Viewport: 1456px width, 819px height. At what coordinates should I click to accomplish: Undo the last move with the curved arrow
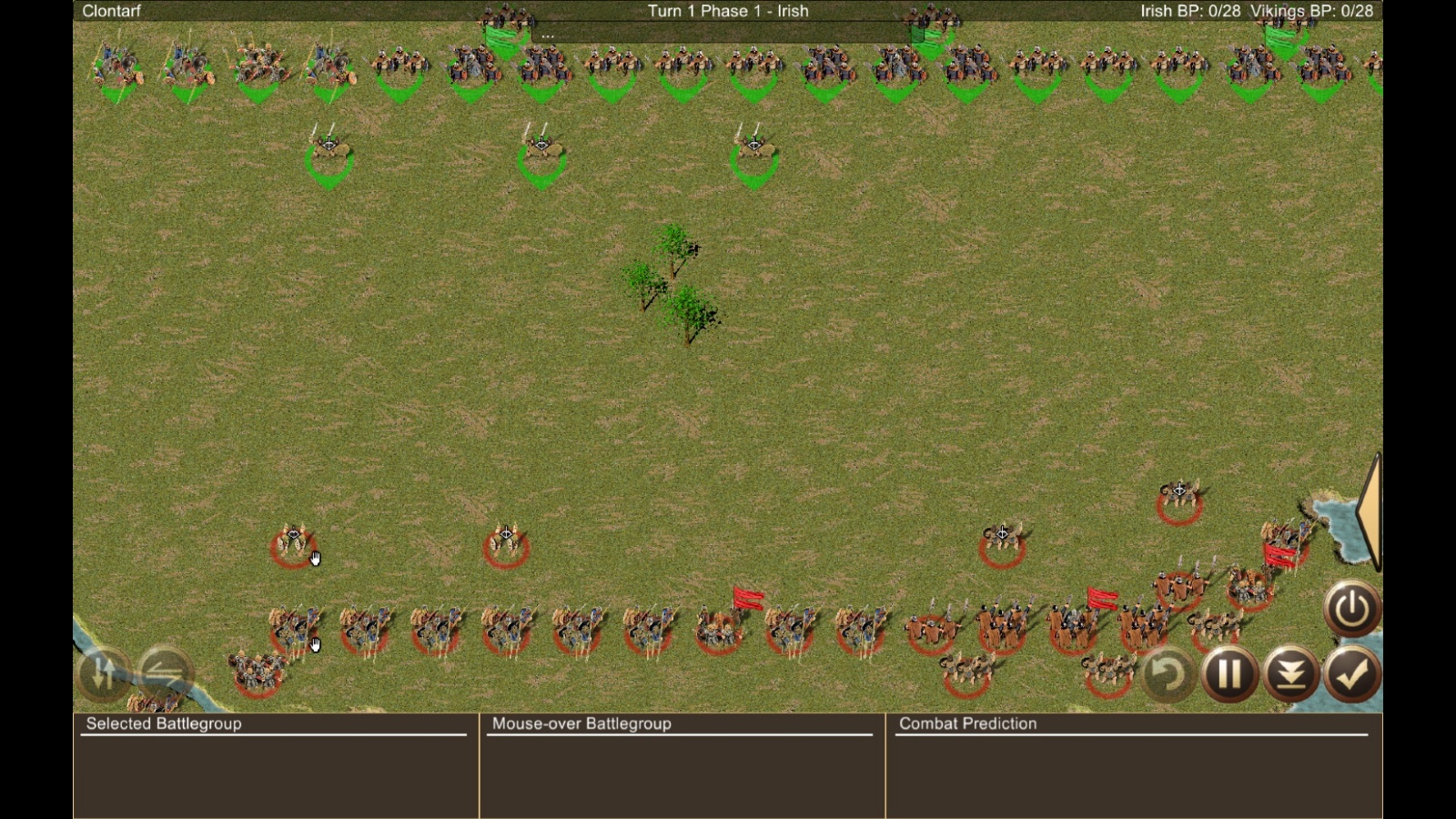pos(1167,674)
